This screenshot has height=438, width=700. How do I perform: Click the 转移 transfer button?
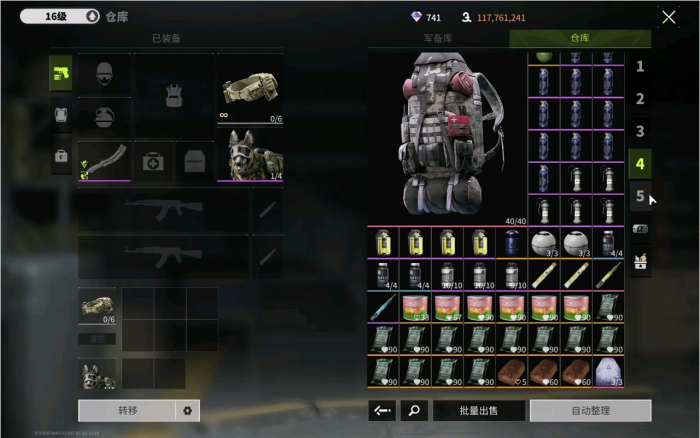coord(126,410)
